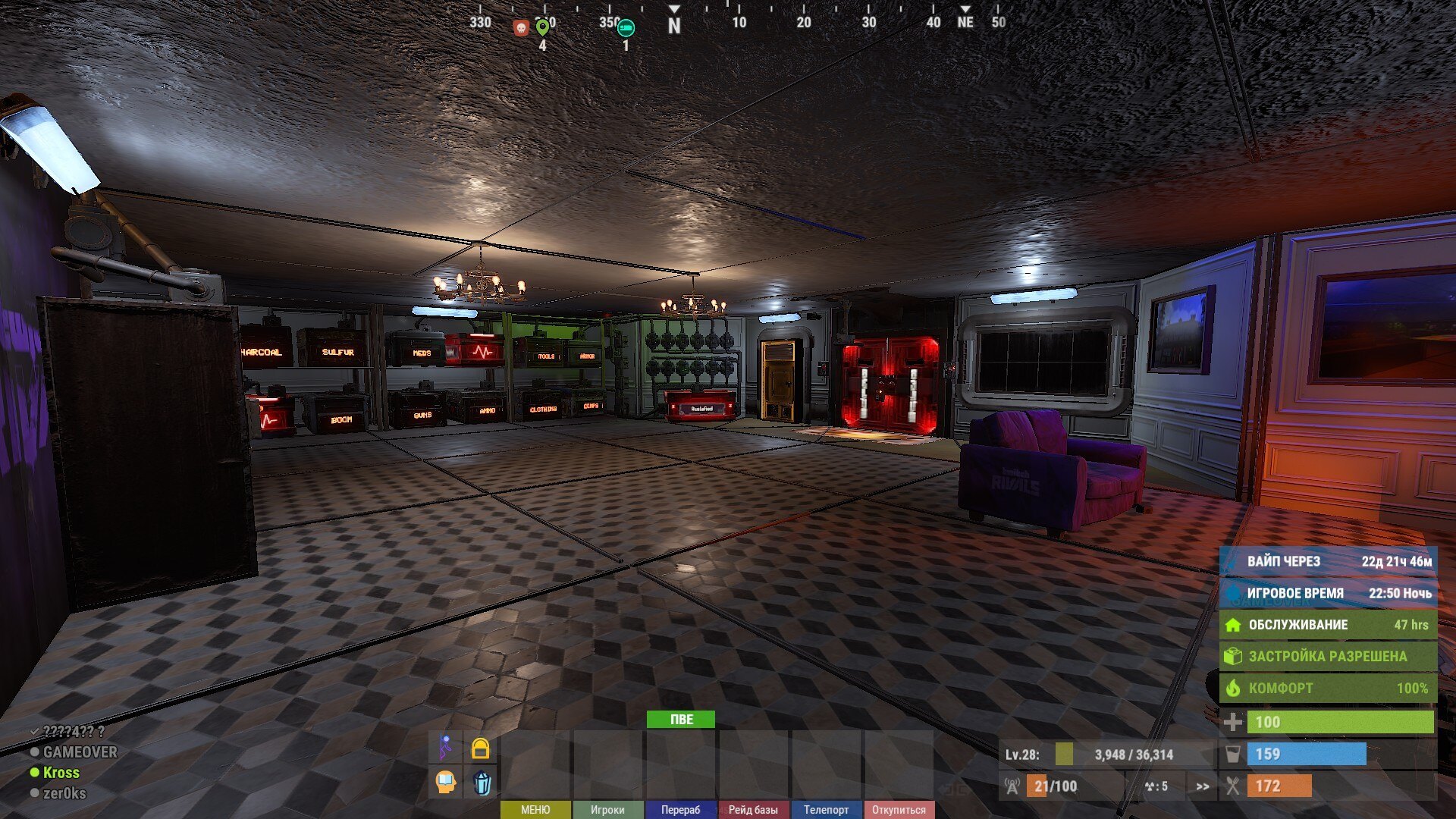Choose the Телепорт button

826,810
